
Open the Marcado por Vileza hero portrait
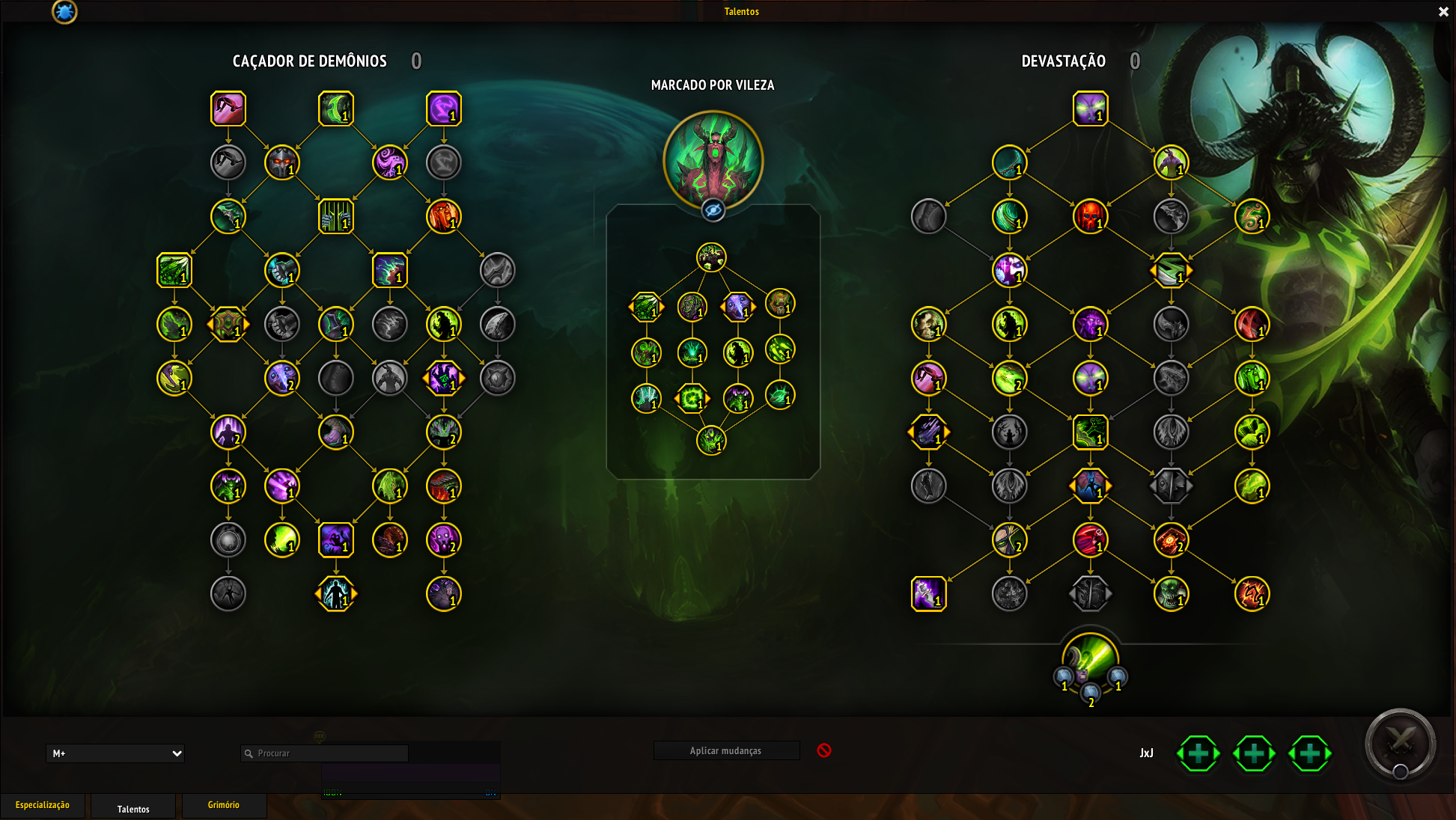713,159
